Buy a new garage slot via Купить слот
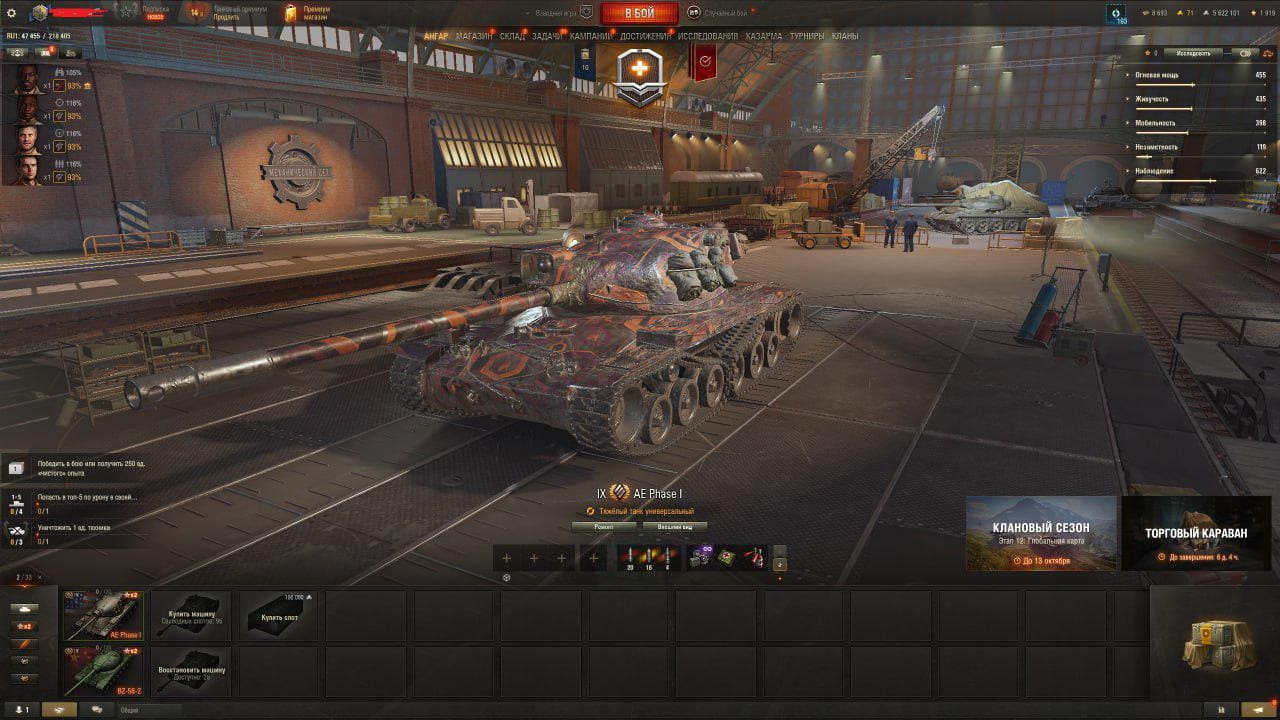 (279, 615)
